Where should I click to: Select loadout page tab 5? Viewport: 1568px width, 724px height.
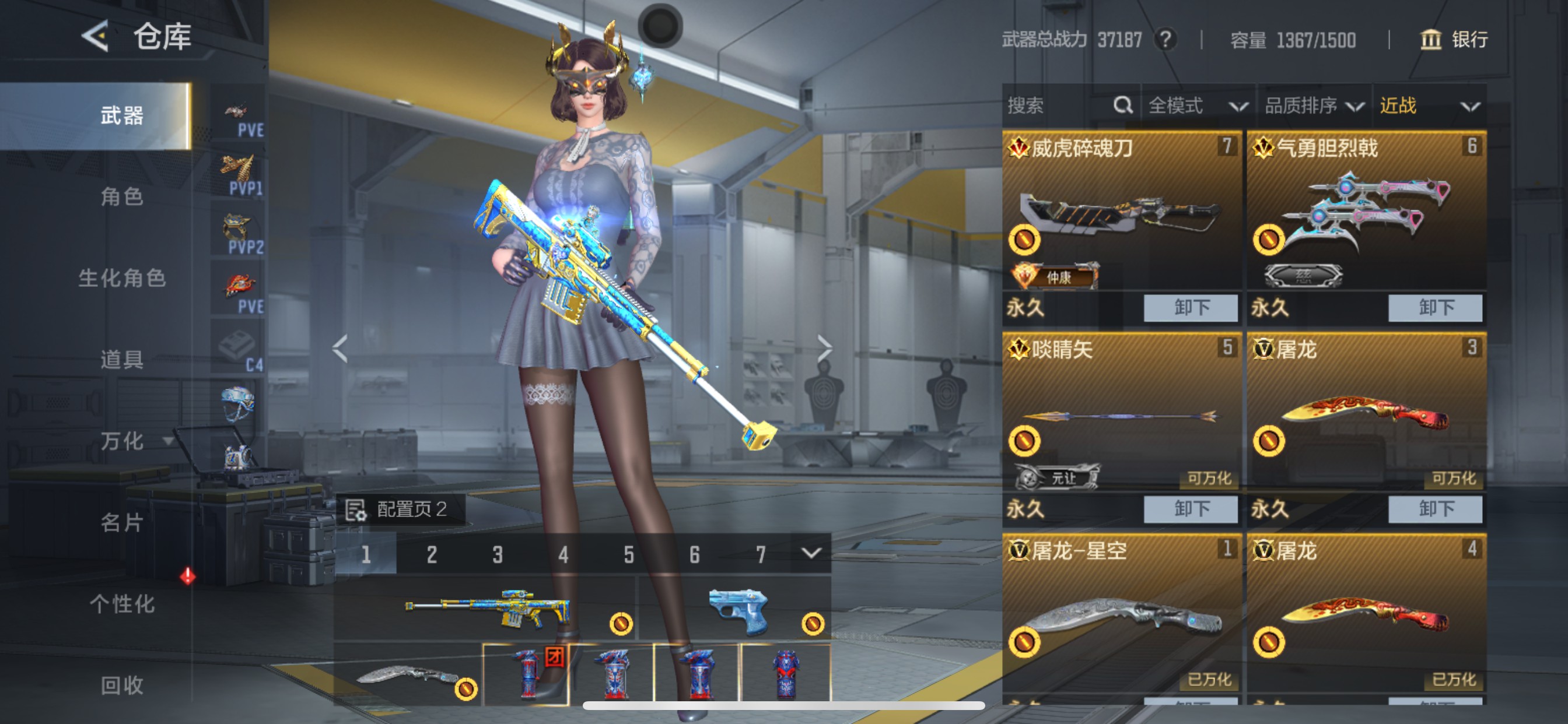pos(629,554)
